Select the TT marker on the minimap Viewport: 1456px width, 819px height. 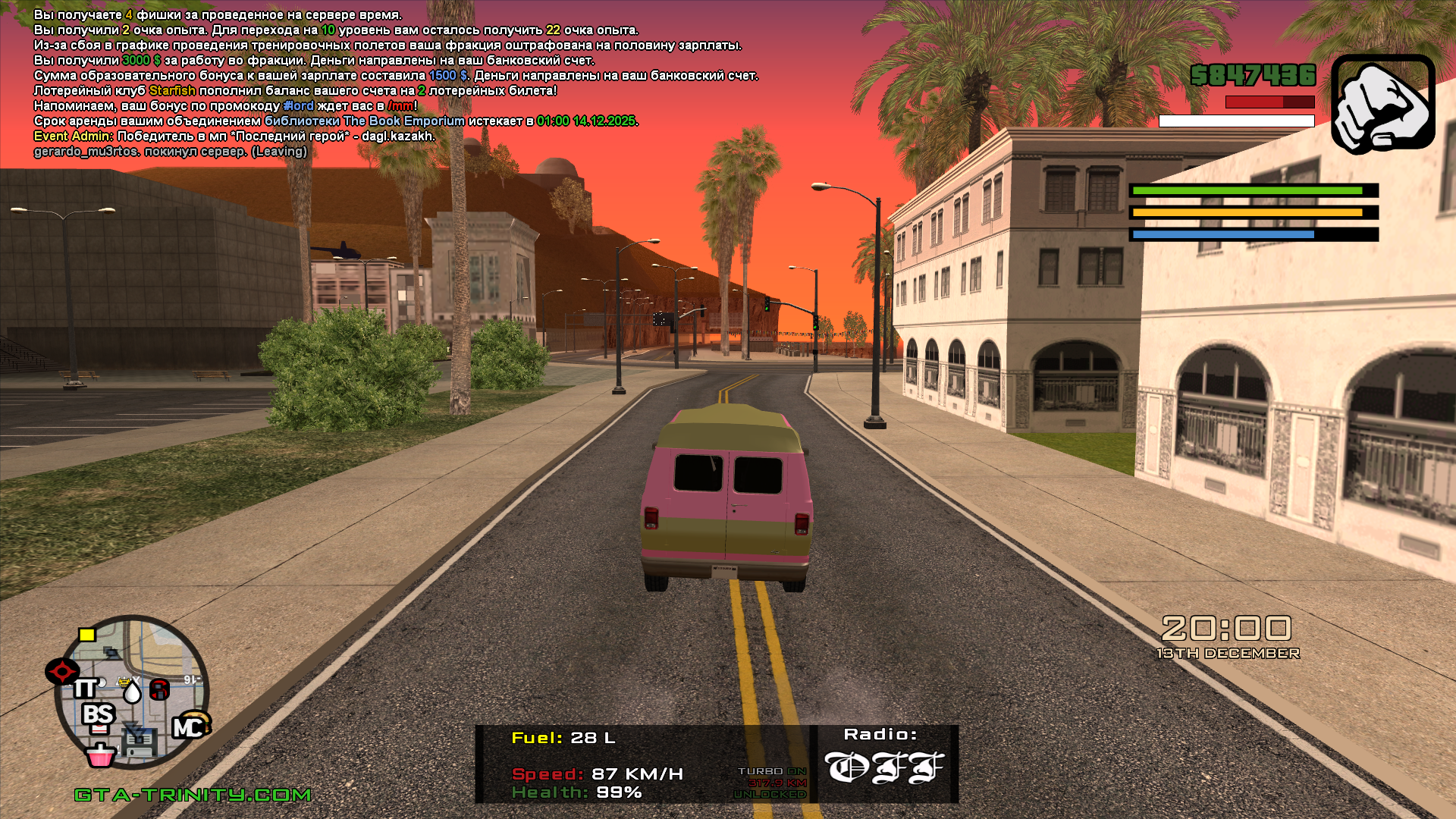(85, 689)
